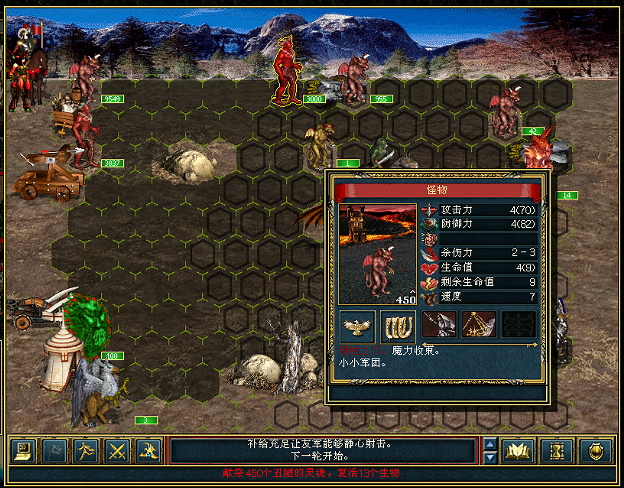Surrender using the white flag button
This screenshot has height=488, width=624.
pyautogui.click(x=55, y=450)
